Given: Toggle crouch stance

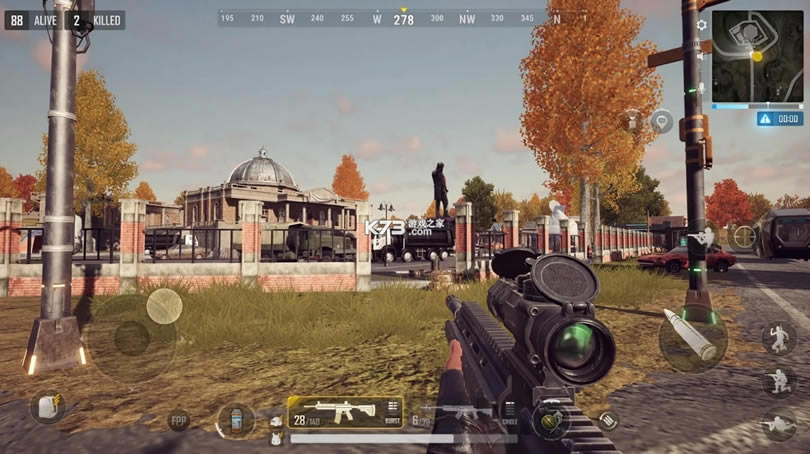Looking at the screenshot, I should [778, 381].
